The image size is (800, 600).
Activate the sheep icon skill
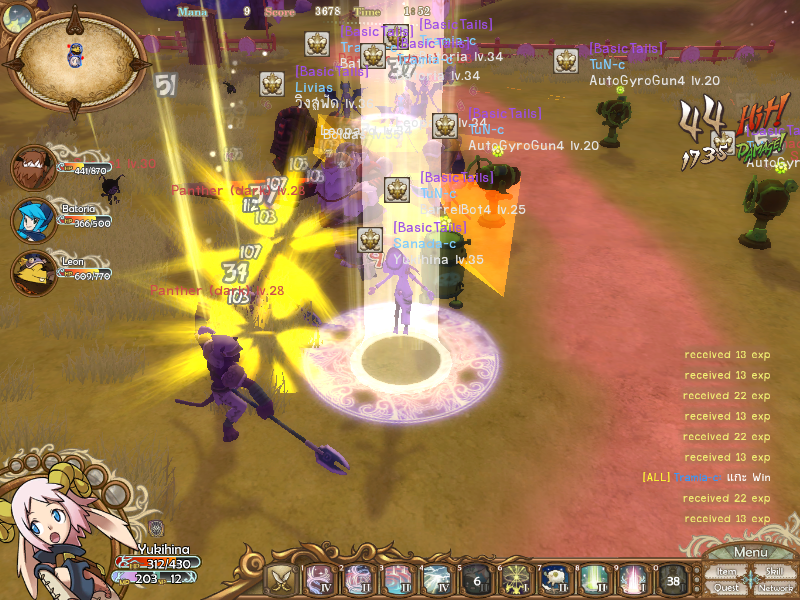(553, 580)
